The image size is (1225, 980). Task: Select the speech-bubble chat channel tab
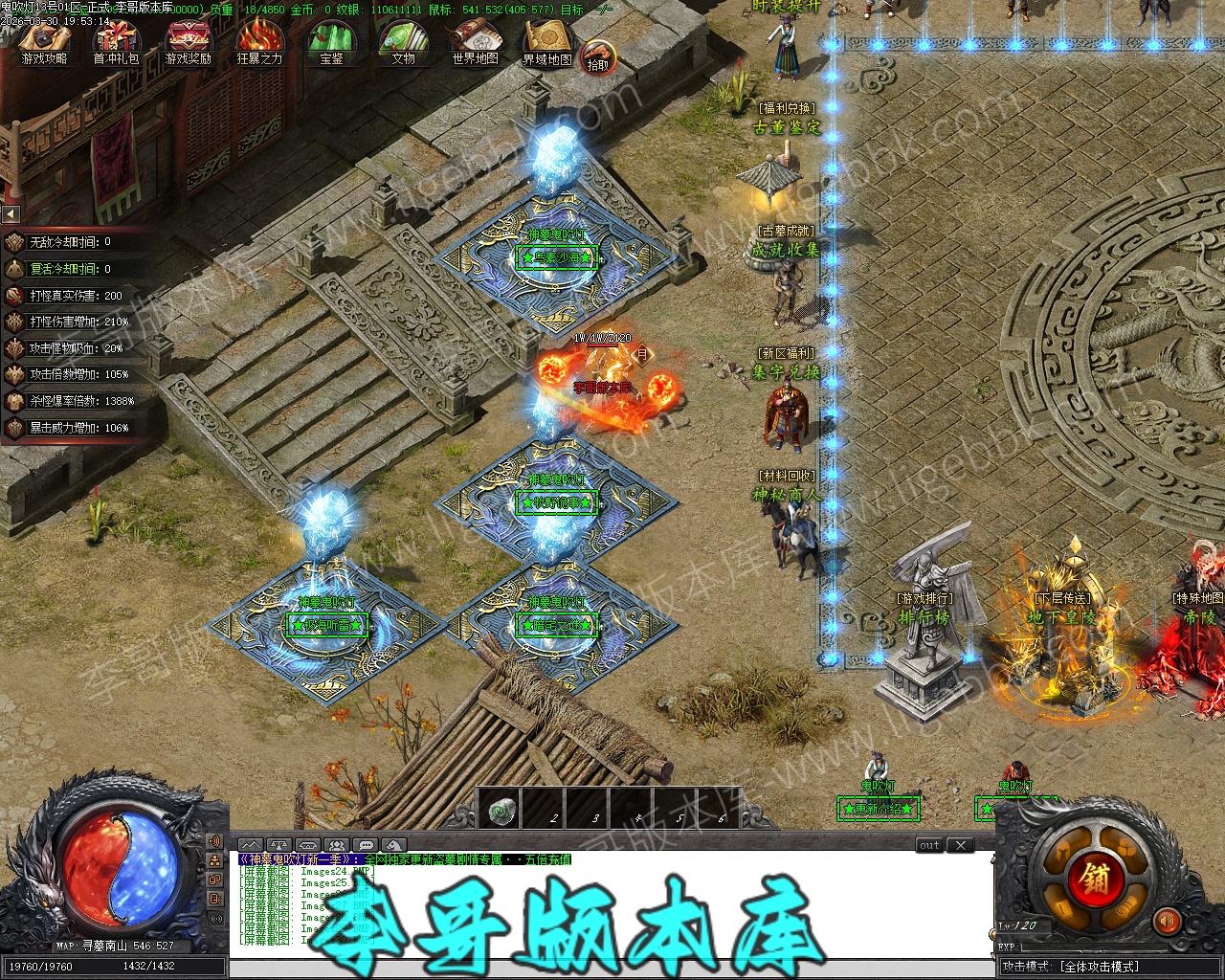point(364,845)
